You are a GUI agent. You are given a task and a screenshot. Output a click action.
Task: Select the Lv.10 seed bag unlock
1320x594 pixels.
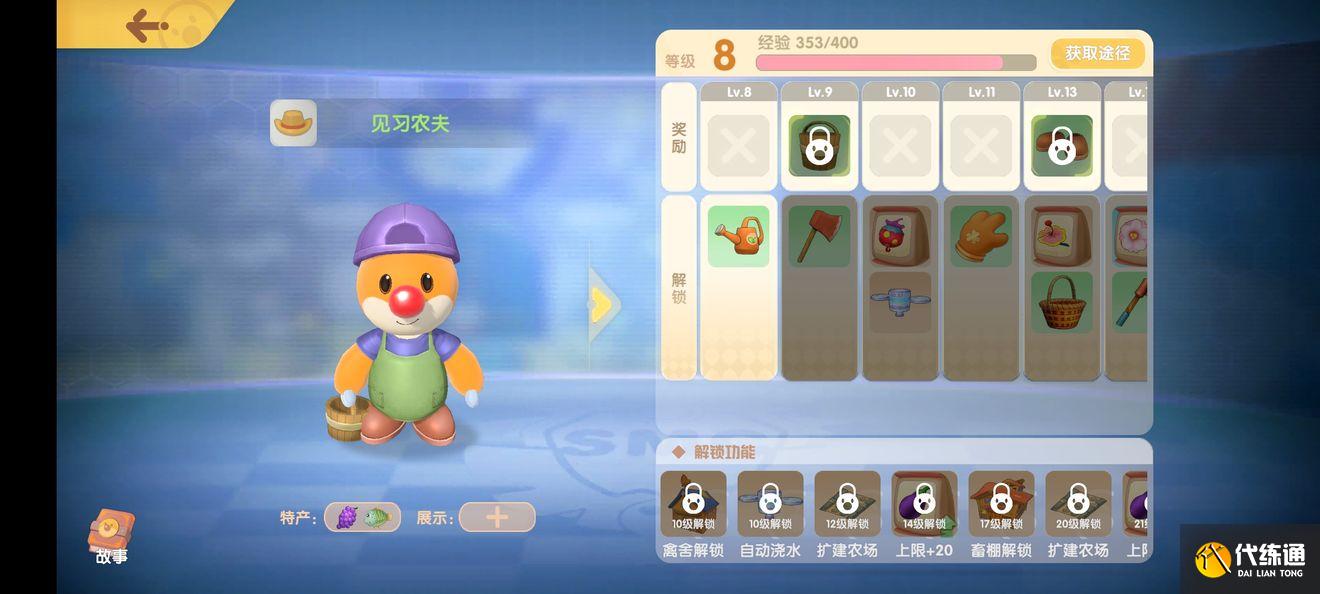[900, 236]
